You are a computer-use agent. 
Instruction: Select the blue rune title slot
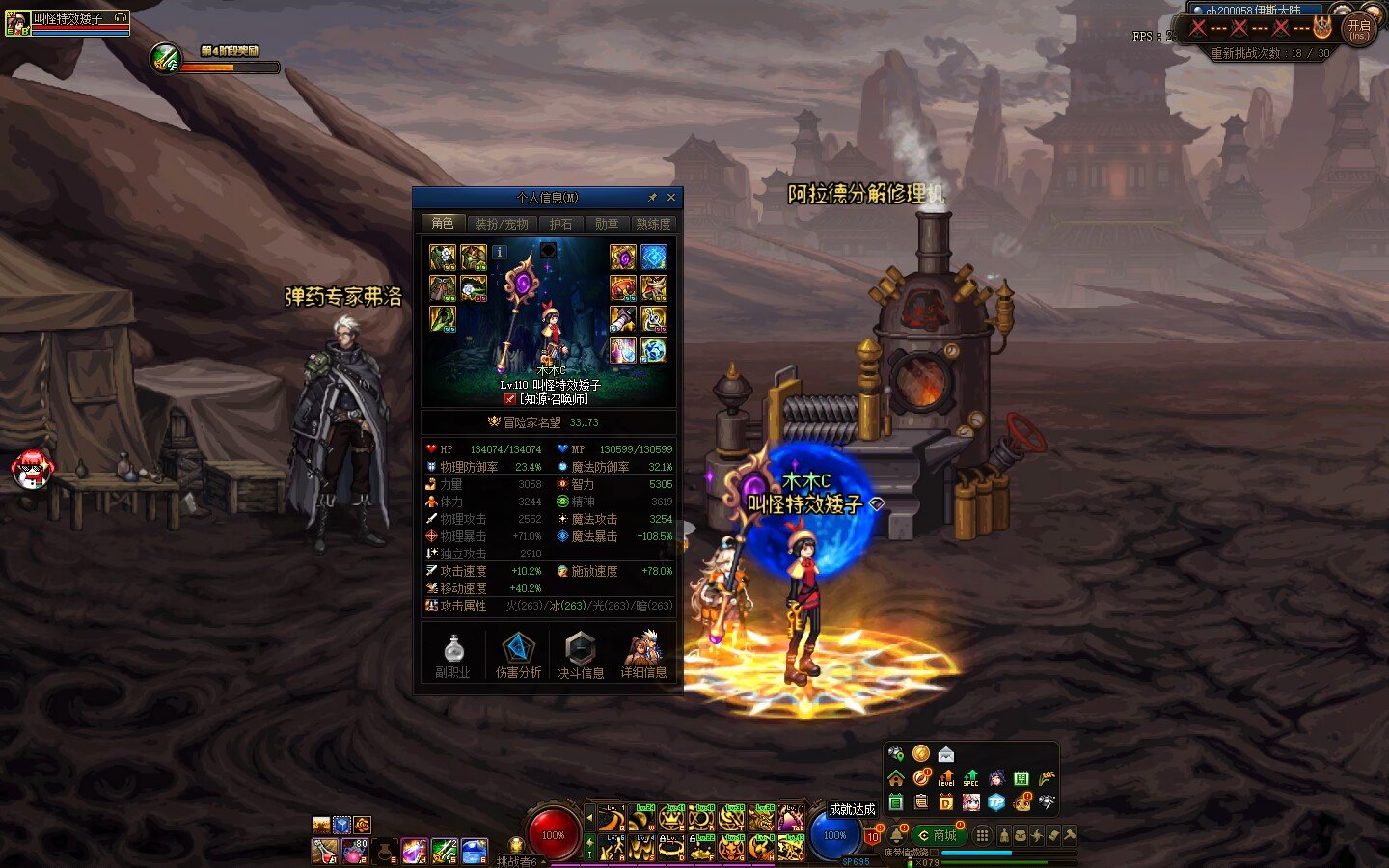pos(654,258)
